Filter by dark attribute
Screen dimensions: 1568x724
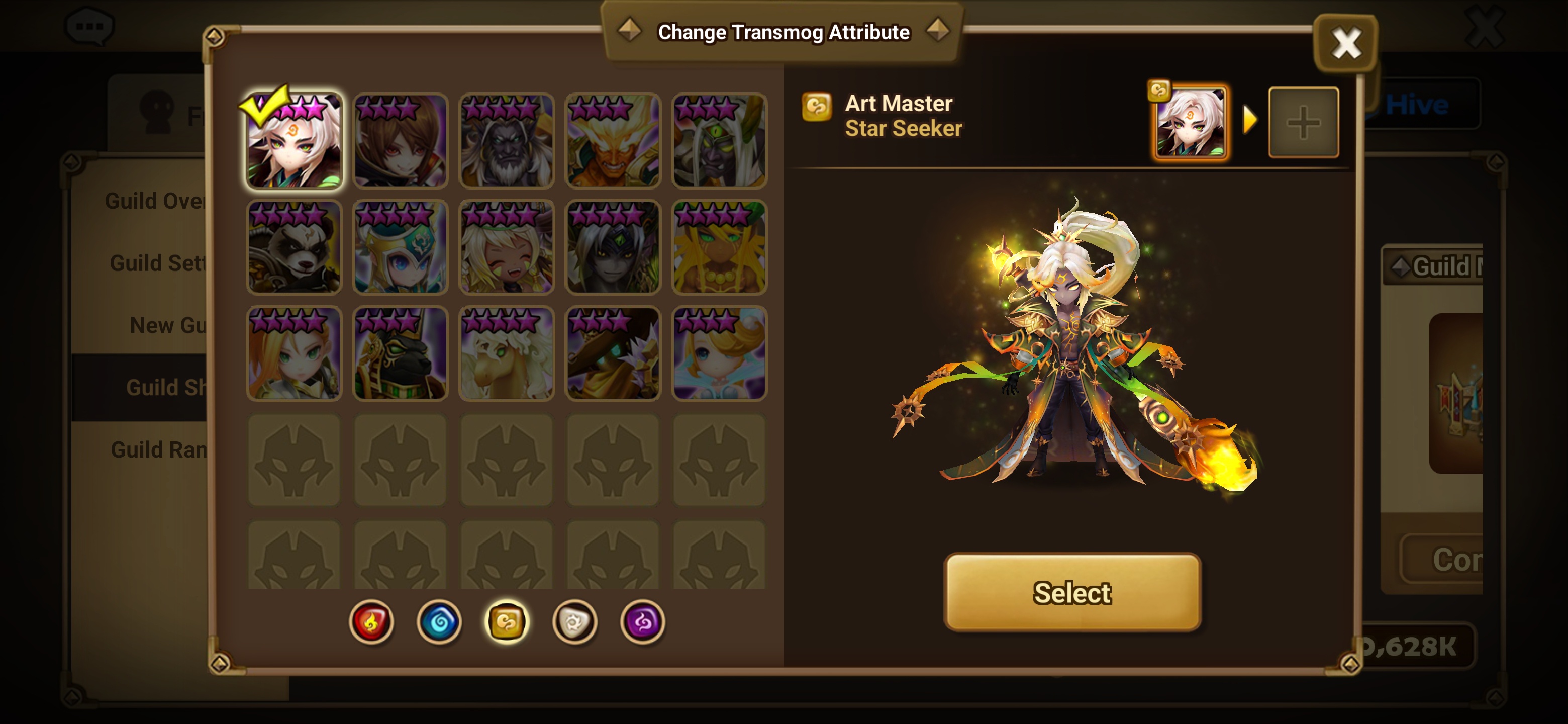click(x=642, y=622)
